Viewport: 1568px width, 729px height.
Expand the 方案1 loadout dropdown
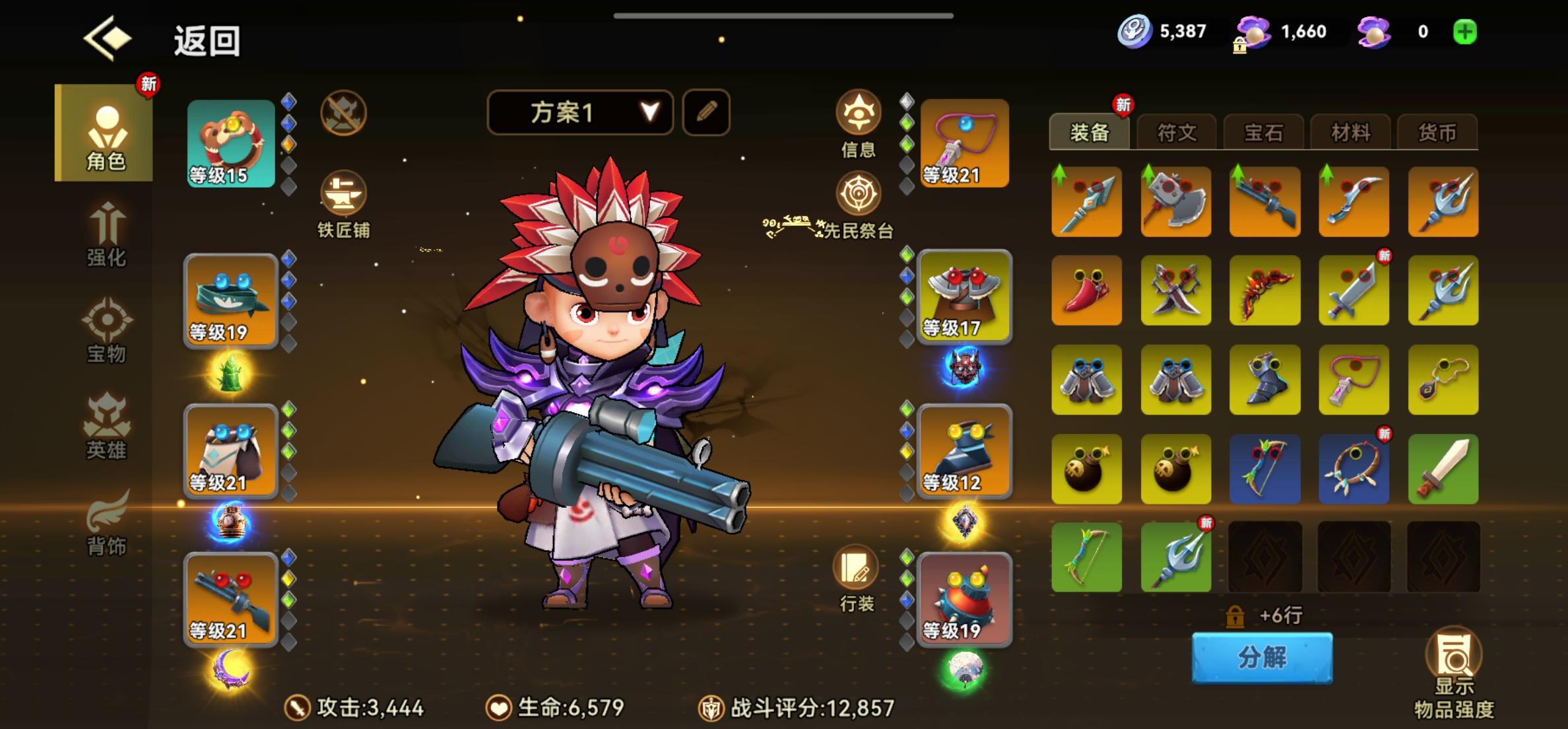coord(581,113)
